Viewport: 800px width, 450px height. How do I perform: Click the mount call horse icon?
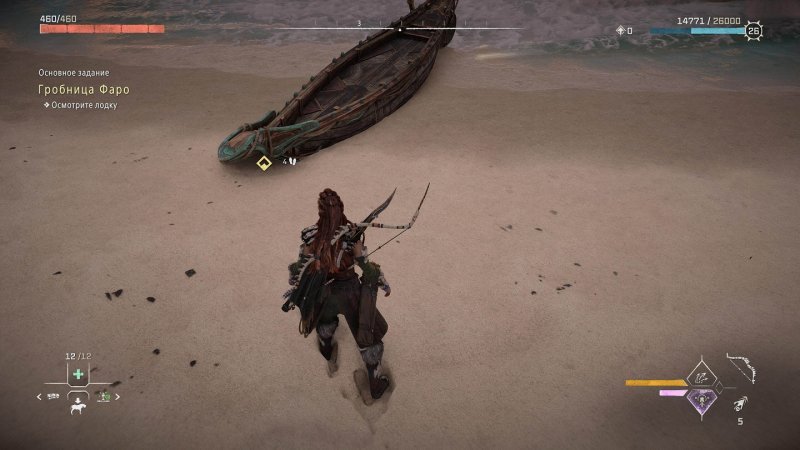click(78, 408)
